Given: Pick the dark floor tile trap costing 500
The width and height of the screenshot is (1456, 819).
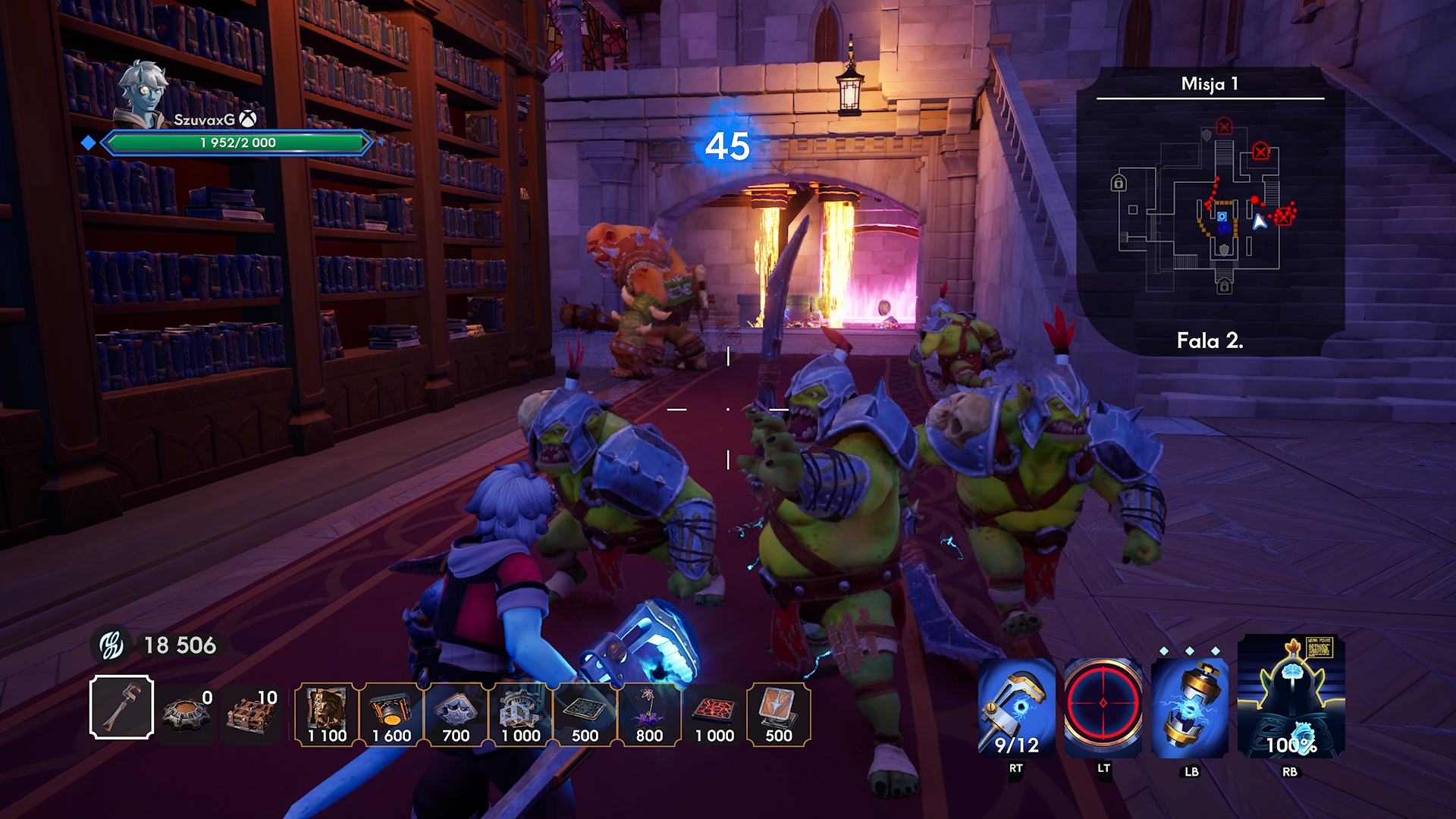Looking at the screenshot, I should coord(585,714).
